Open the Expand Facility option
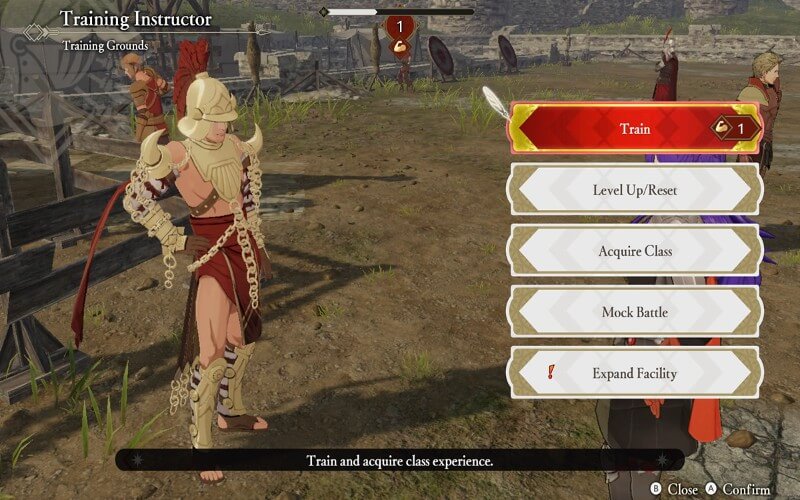800x500 pixels. click(x=635, y=373)
